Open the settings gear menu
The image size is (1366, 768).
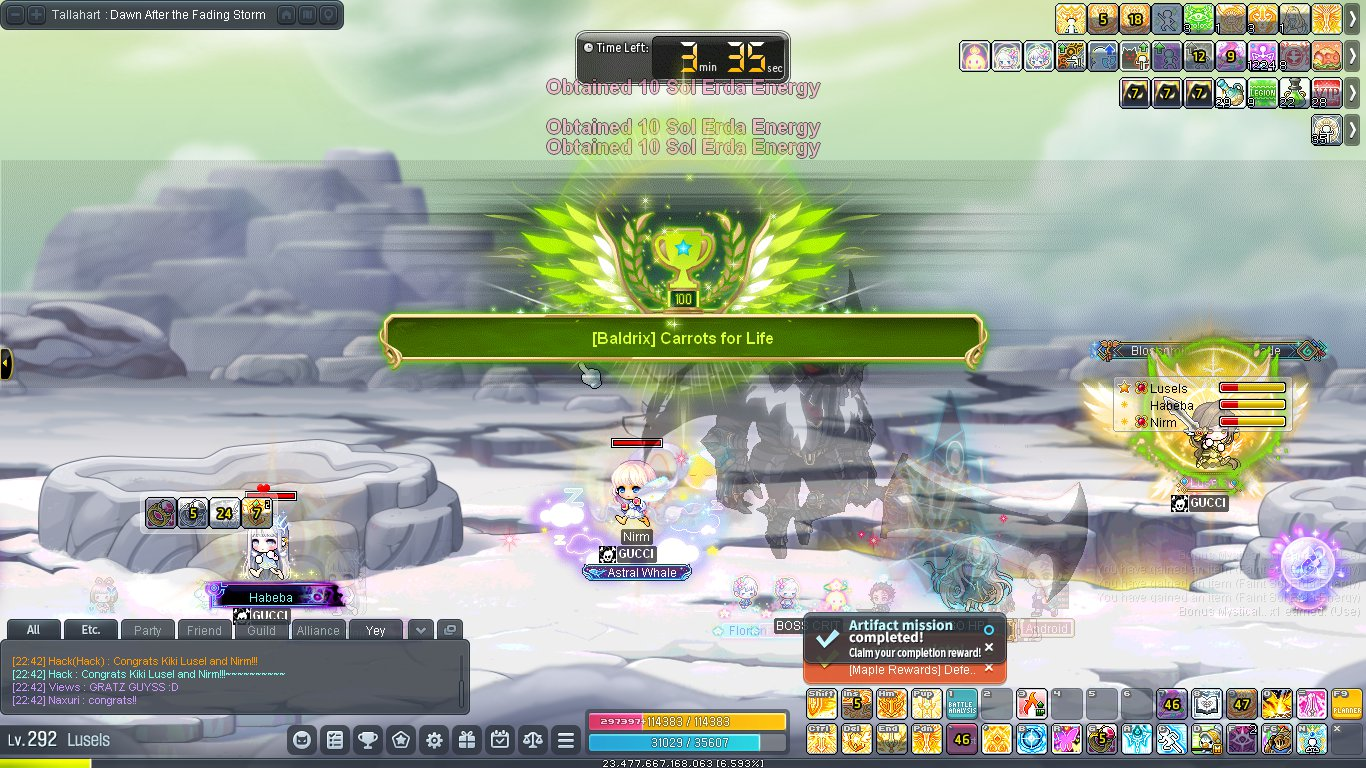(x=434, y=741)
